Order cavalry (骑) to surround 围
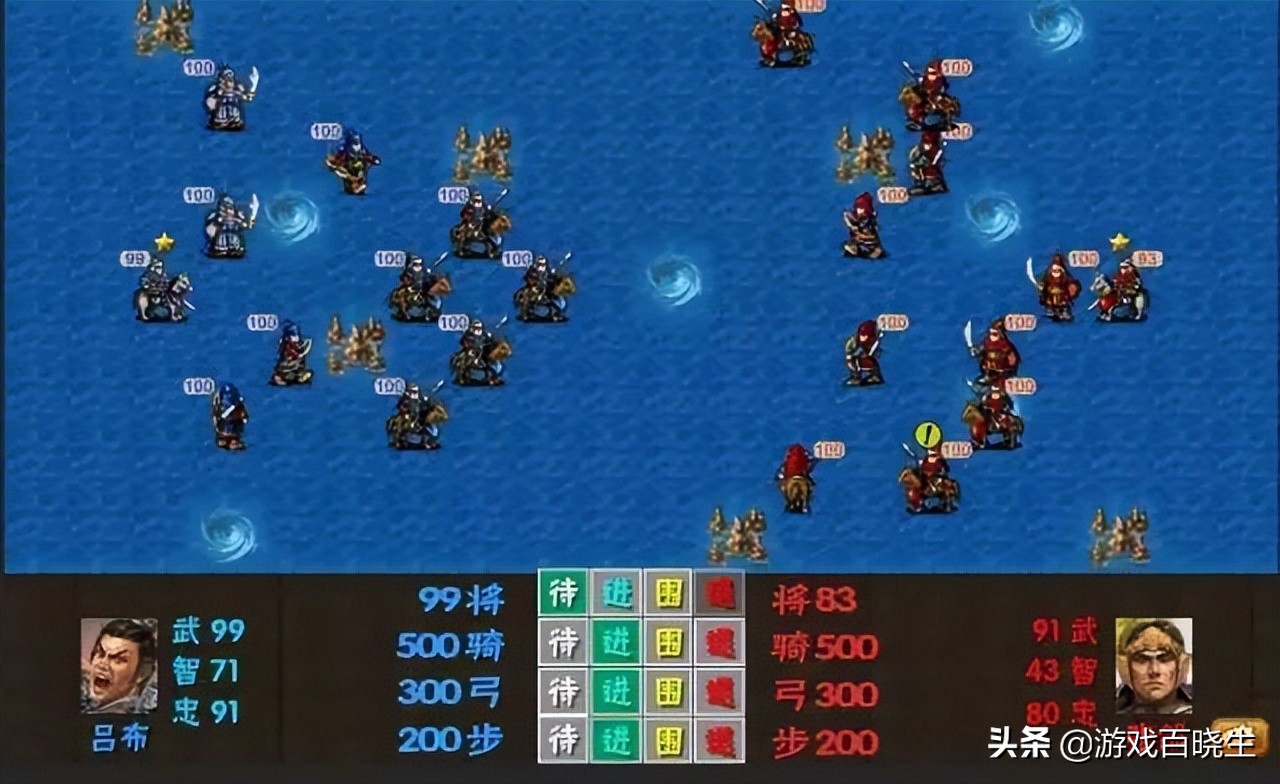Image resolution: width=1280 pixels, height=784 pixels. [x=668, y=642]
